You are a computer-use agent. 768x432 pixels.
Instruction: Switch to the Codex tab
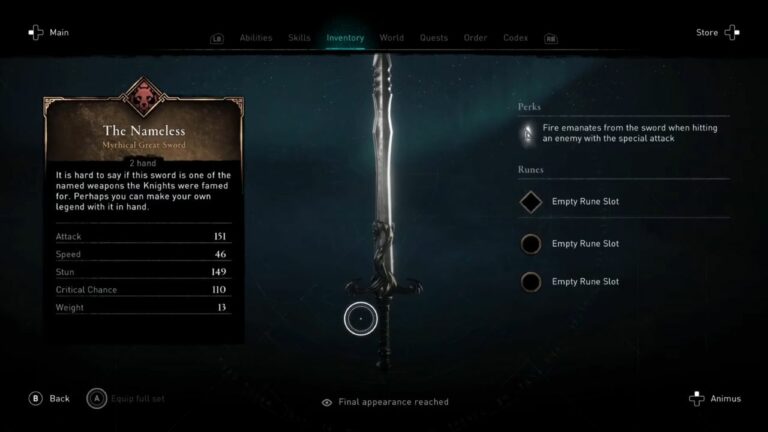(x=515, y=38)
